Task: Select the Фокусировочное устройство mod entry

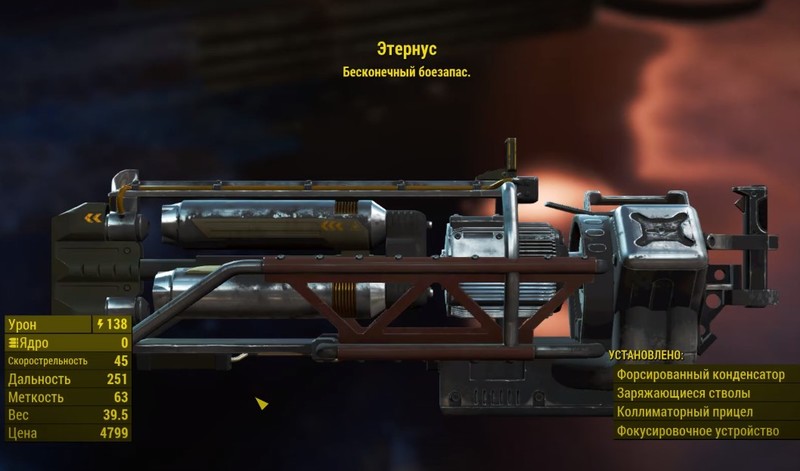Action: tap(700, 431)
